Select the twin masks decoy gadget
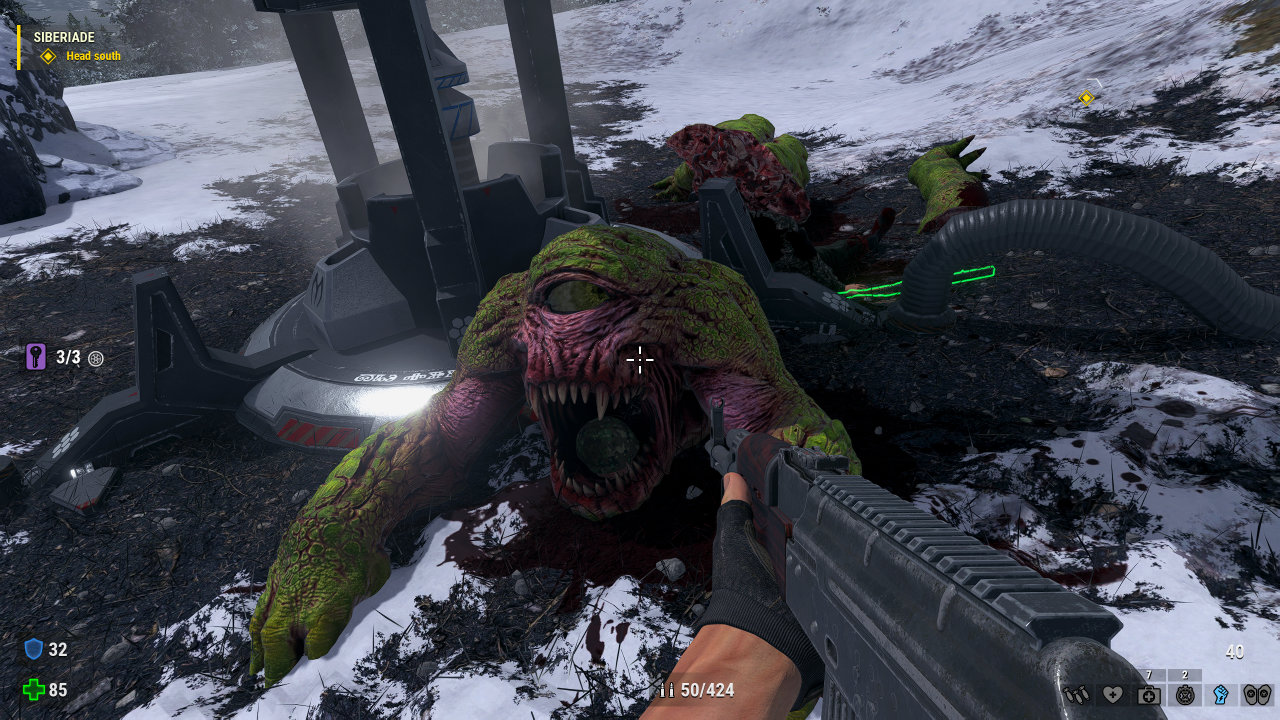This screenshot has height=720, width=1280. (1256, 694)
